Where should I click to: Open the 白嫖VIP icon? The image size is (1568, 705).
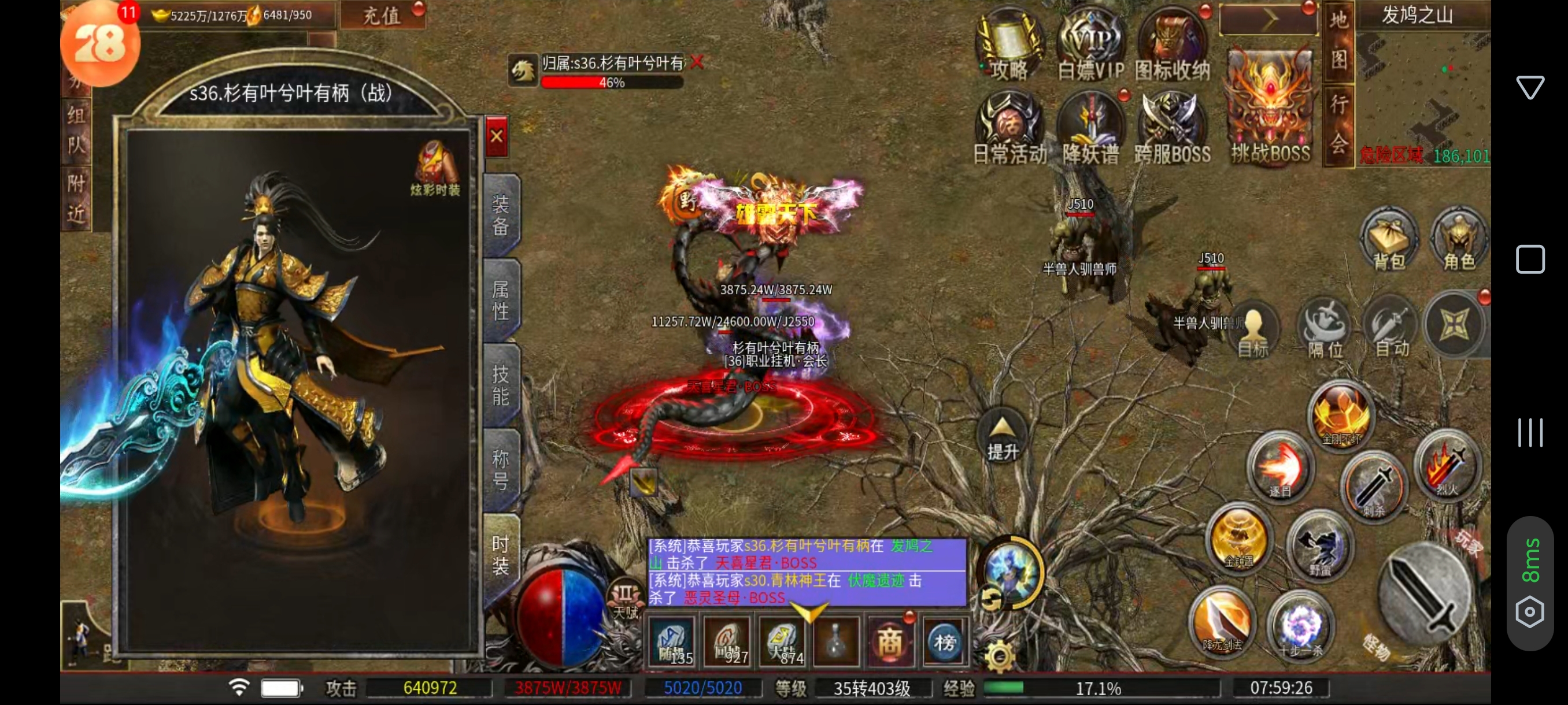[1091, 49]
